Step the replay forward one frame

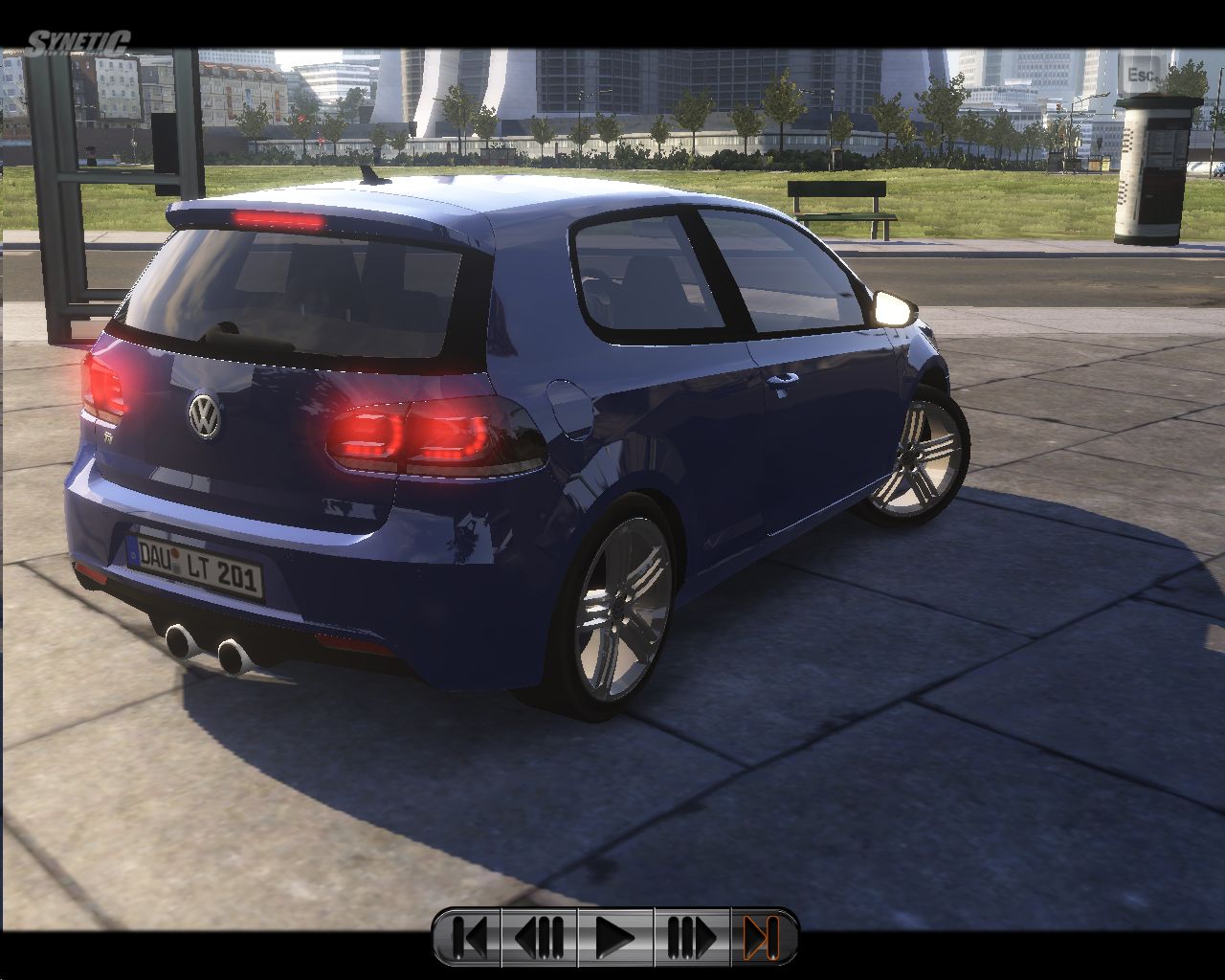click(x=691, y=937)
